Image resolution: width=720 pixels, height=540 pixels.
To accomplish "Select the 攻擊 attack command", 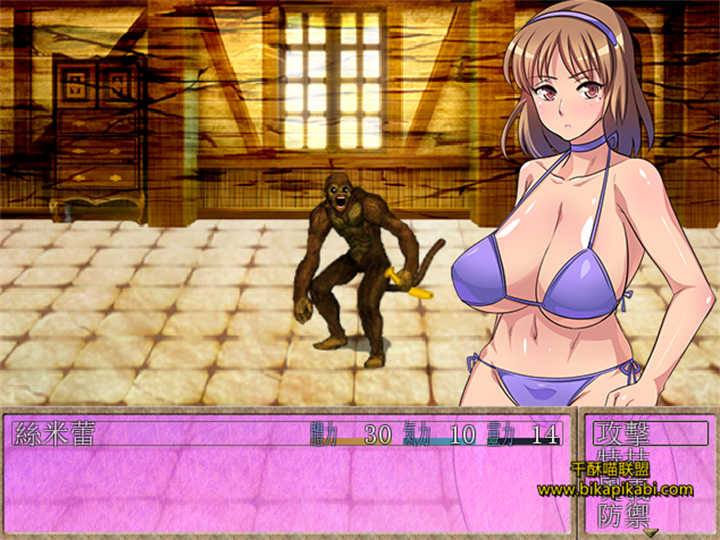I will (648, 433).
